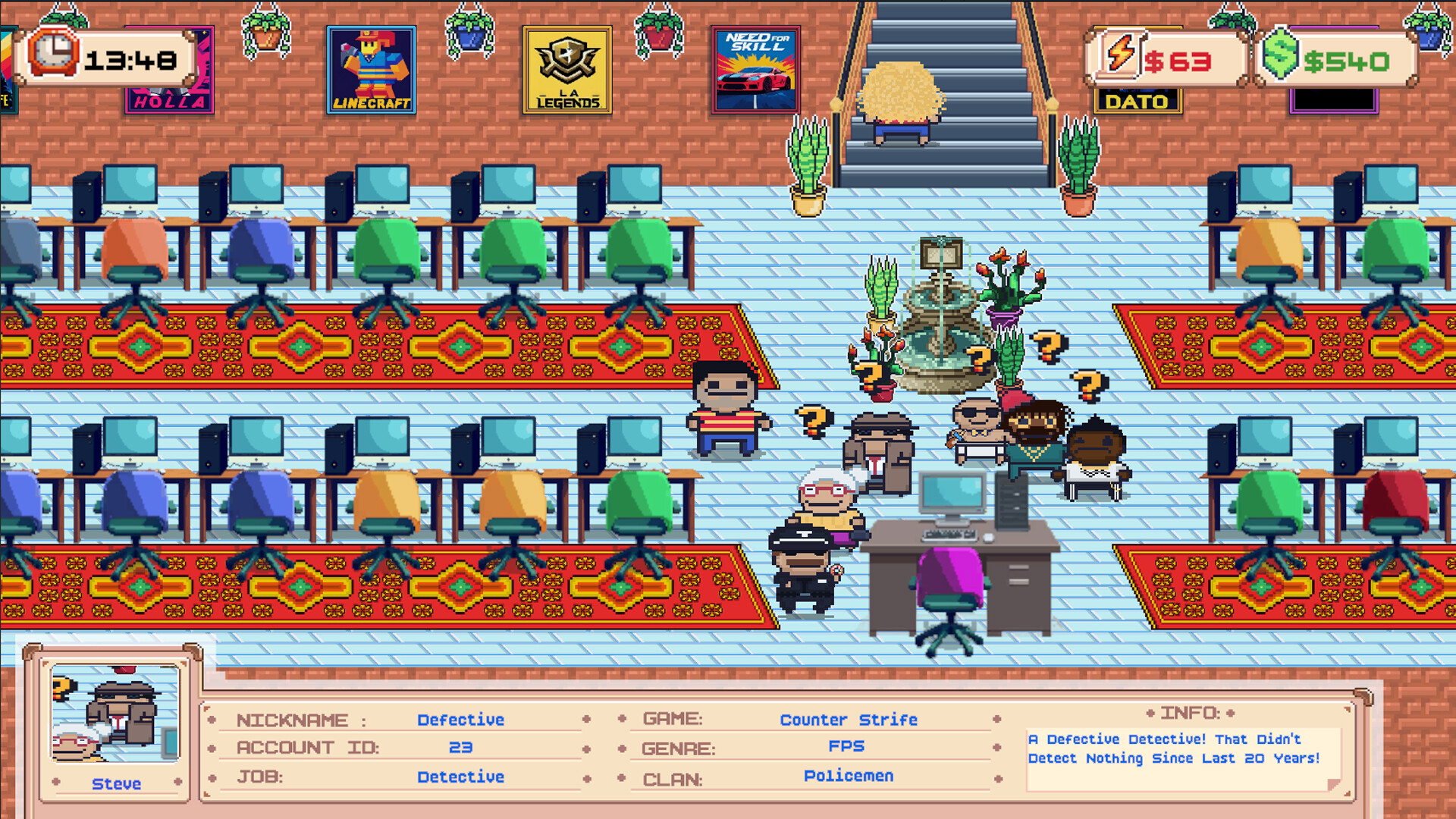The width and height of the screenshot is (1456, 819).
Task: Click the LA LEGENDS poster on the wall
Action: [x=567, y=70]
